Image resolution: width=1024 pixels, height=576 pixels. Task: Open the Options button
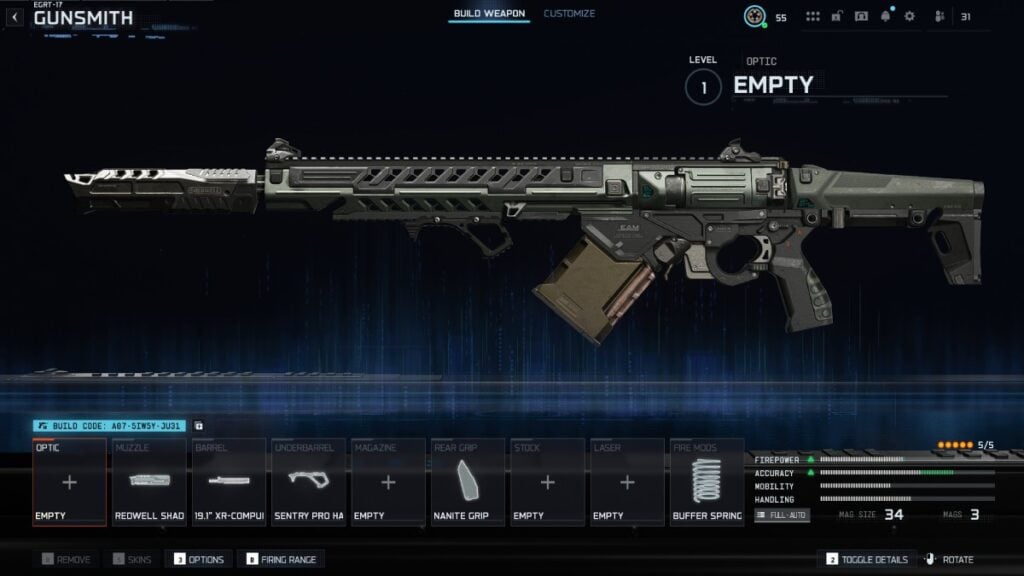point(200,560)
